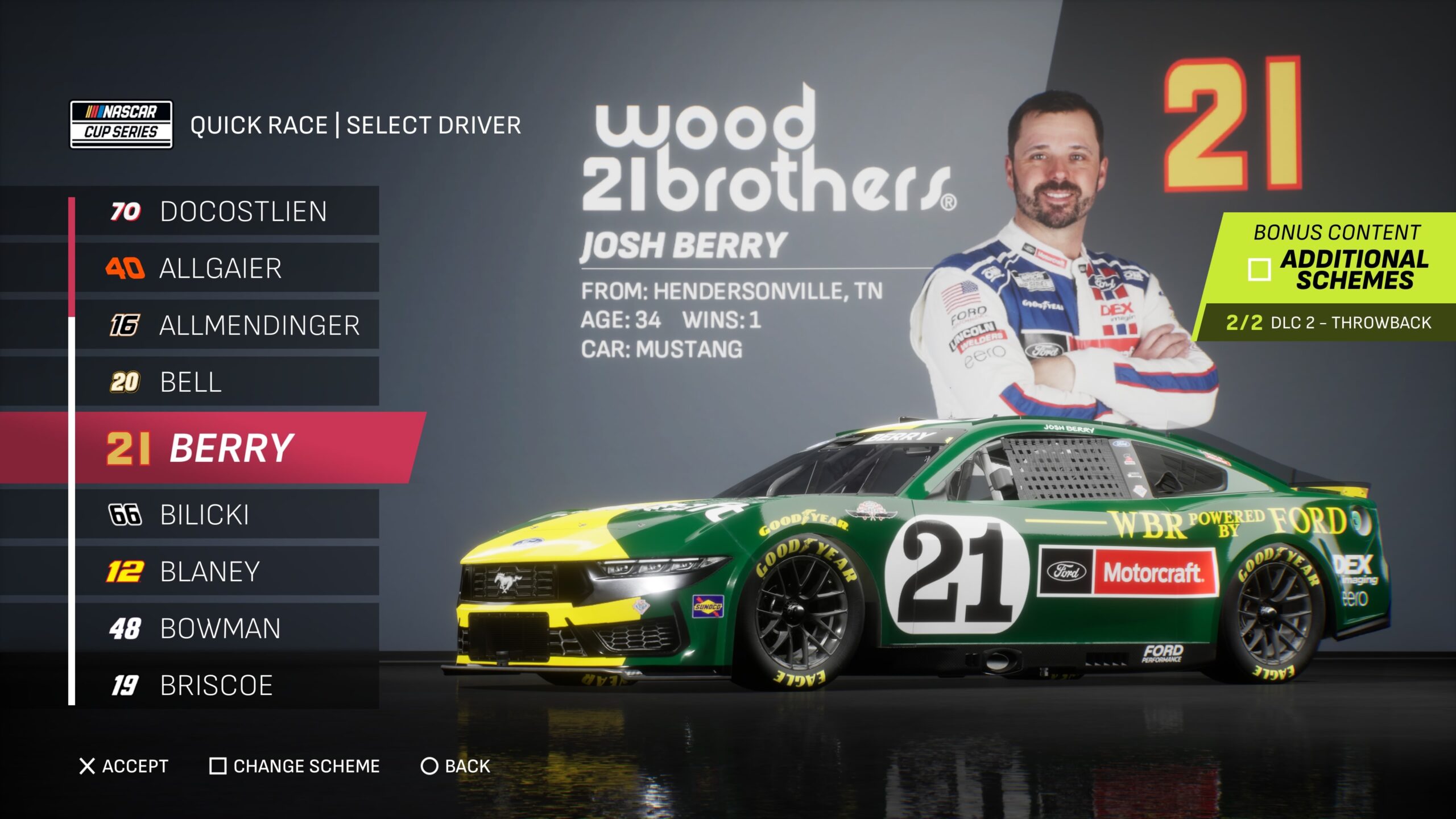Select driver Docostlien number 70

tap(227, 211)
